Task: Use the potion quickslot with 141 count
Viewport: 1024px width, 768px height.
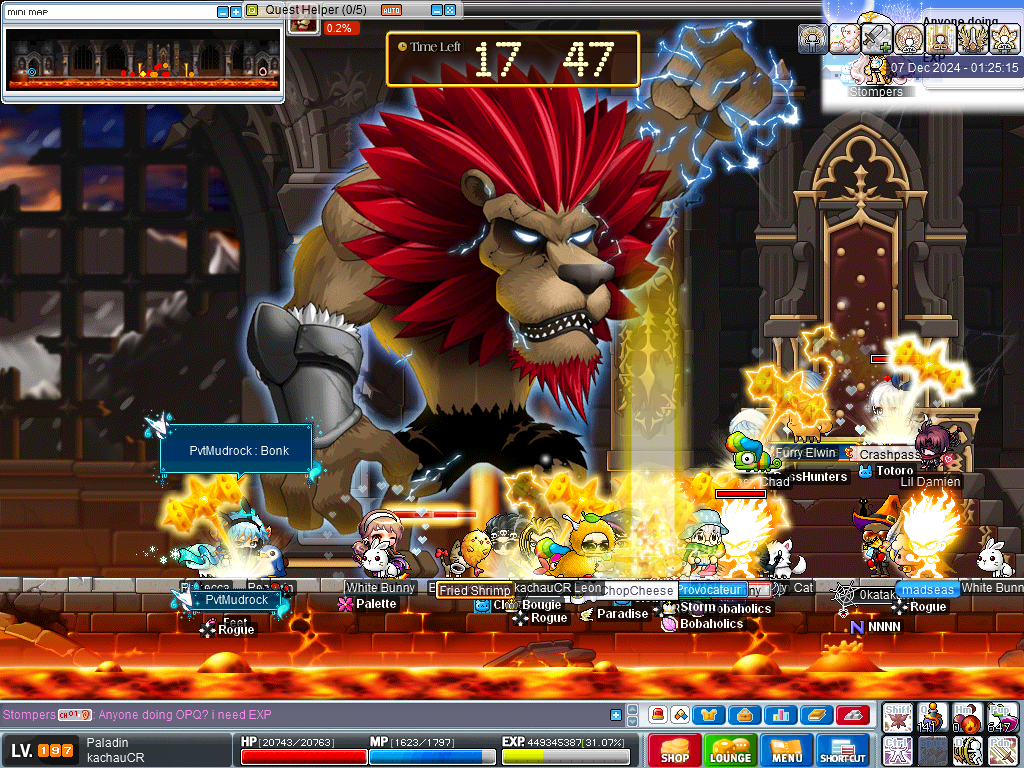Action: 932,717
